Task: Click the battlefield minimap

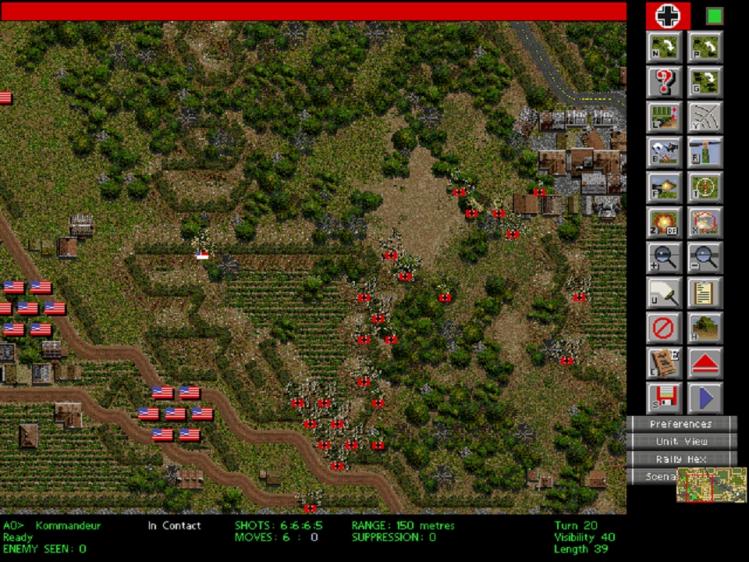Action: pos(711,485)
